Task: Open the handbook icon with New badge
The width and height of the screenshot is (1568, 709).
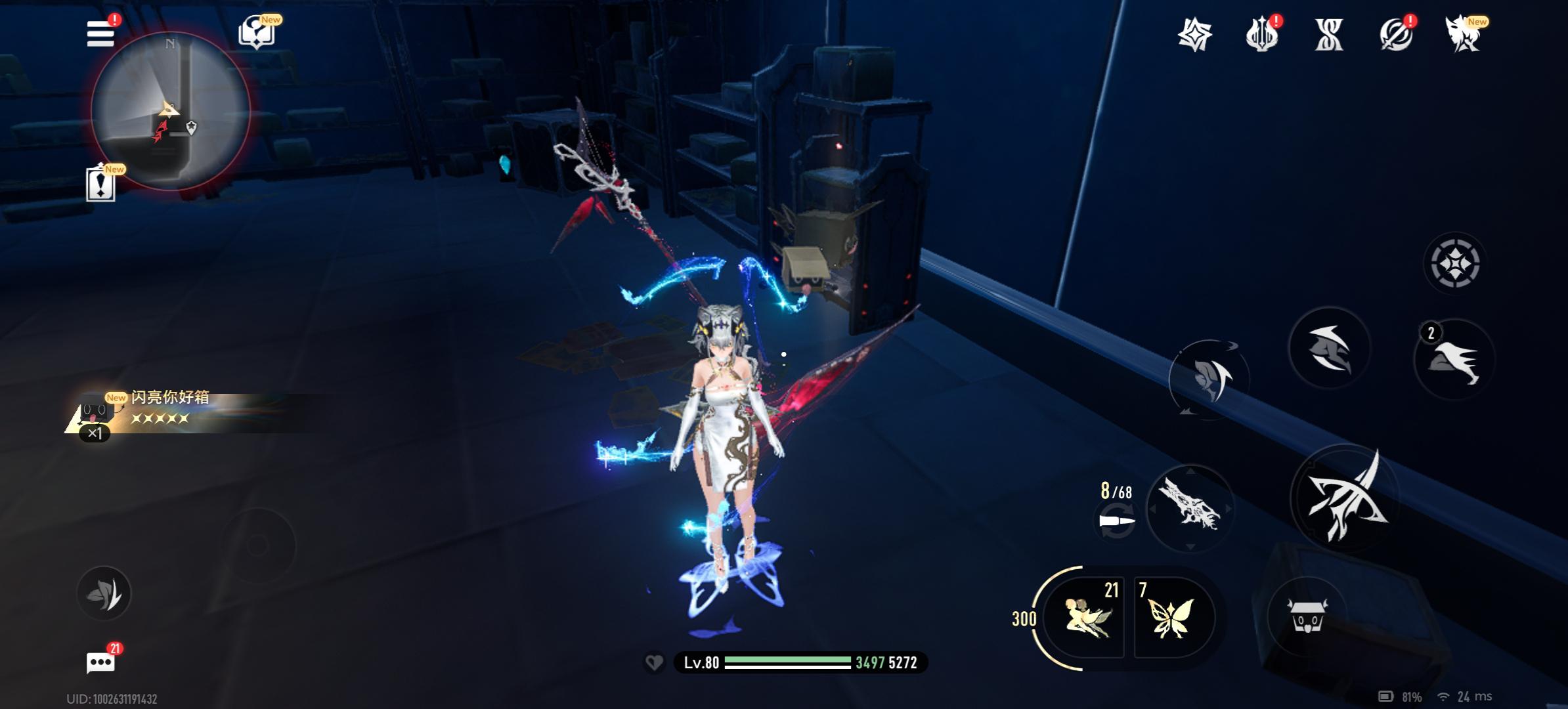Action: coord(256,32)
